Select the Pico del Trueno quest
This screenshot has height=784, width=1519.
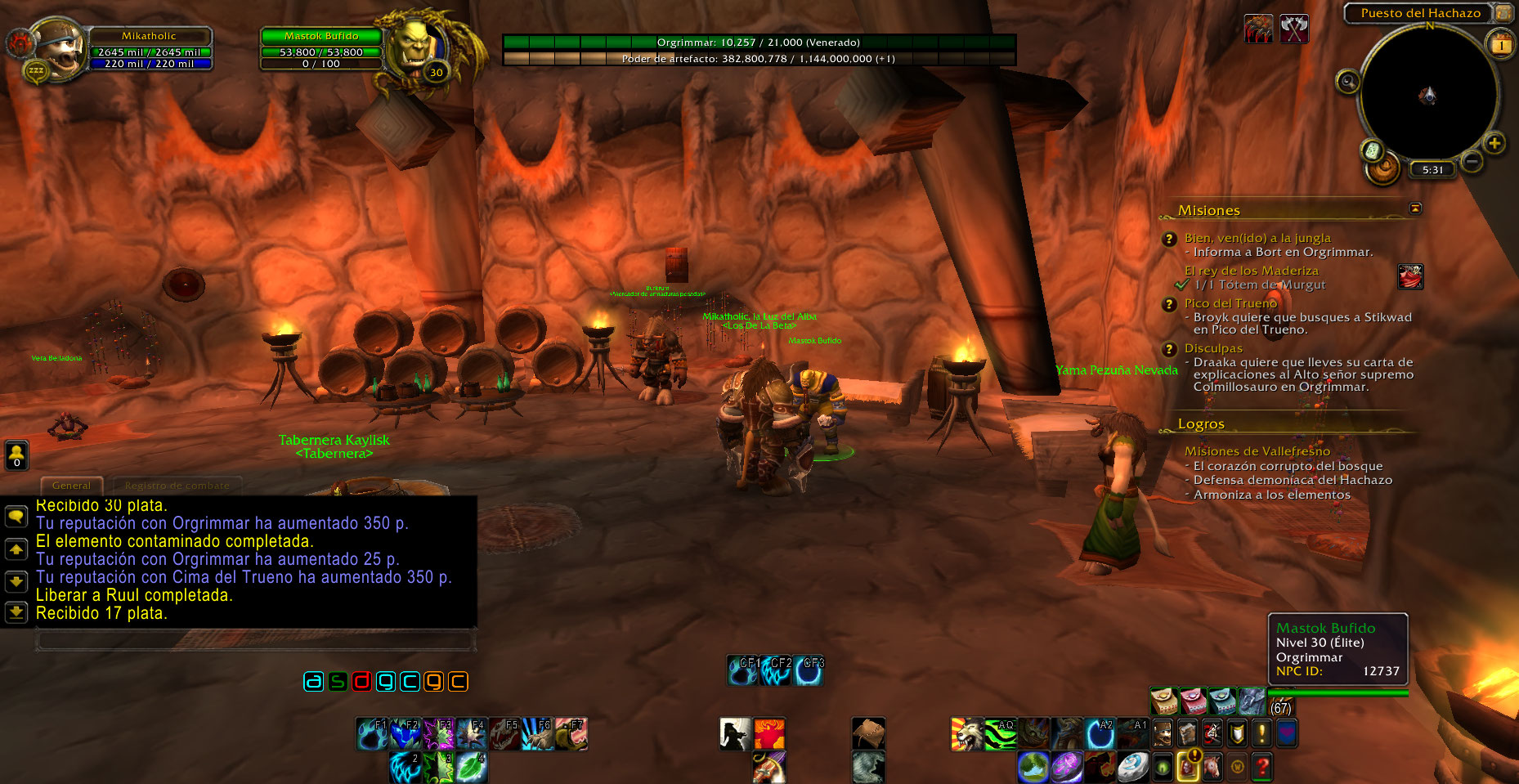tap(1230, 303)
